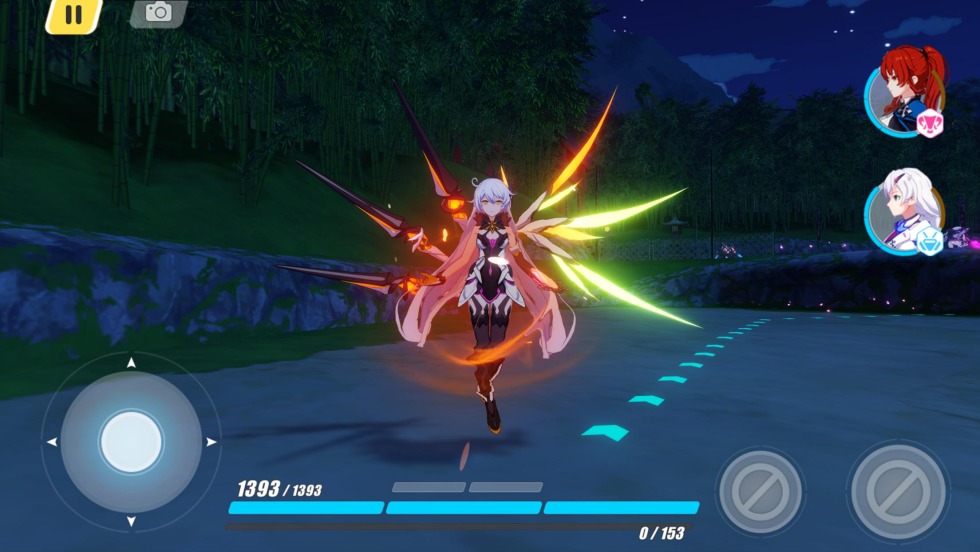The width and height of the screenshot is (980, 552).
Task: Pause the game with the yellow button
Action: pyautogui.click(x=73, y=14)
